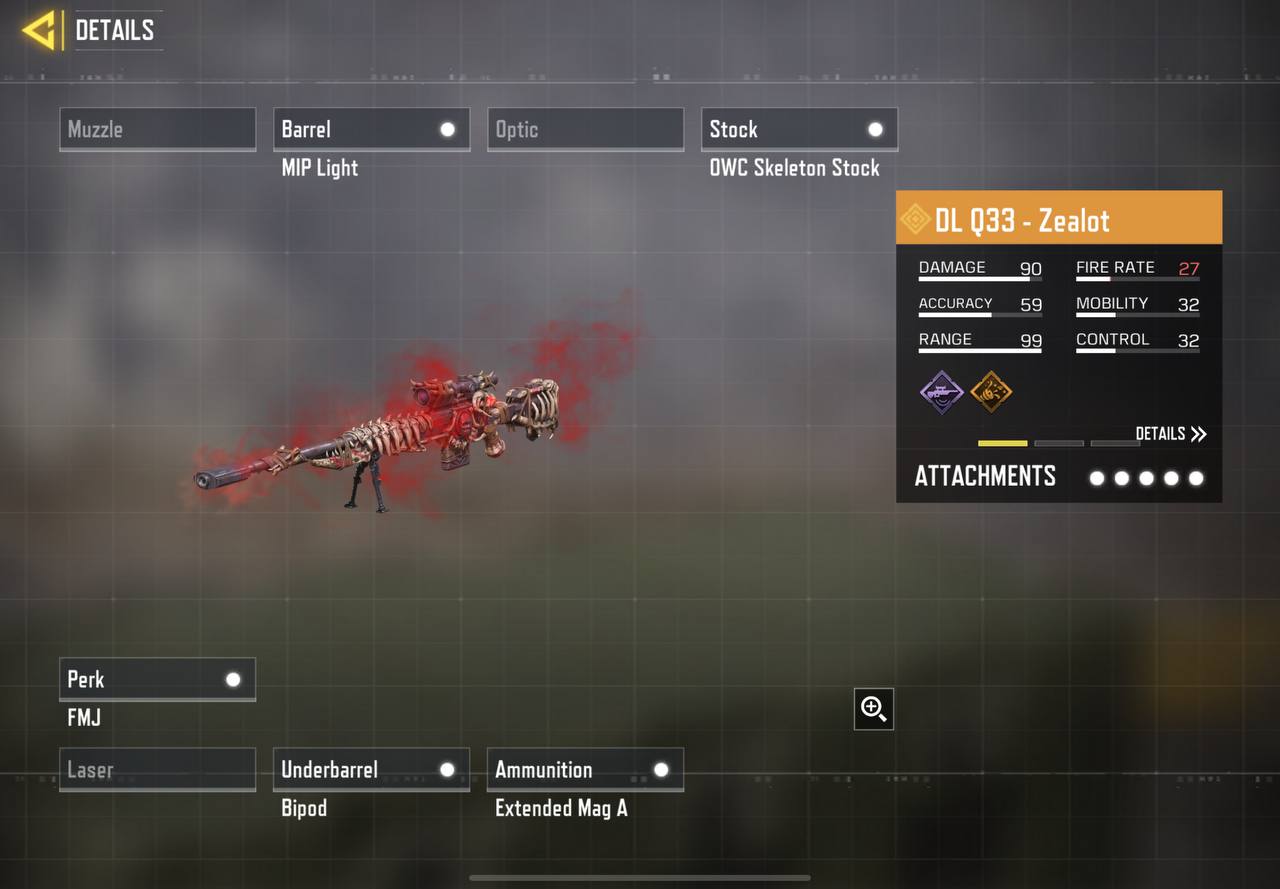Inspect the purple weapon perk icon

point(942,392)
